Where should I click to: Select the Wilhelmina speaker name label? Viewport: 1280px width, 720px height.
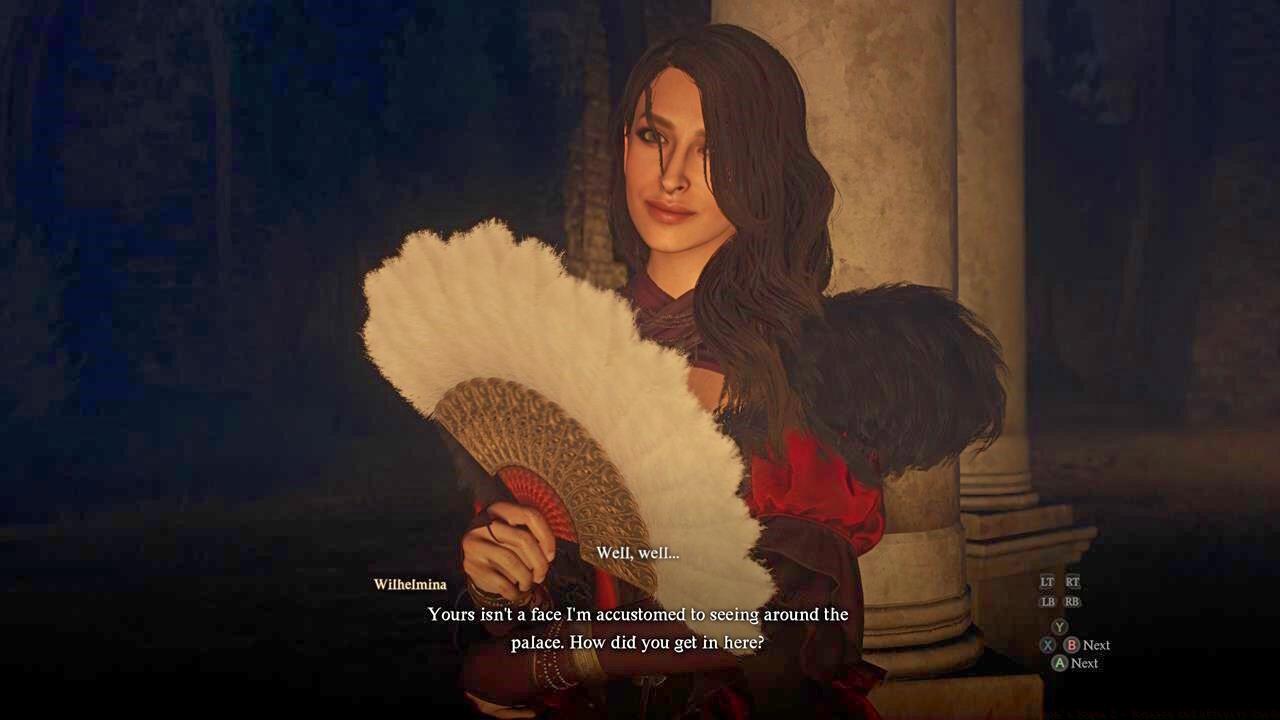[x=409, y=585]
